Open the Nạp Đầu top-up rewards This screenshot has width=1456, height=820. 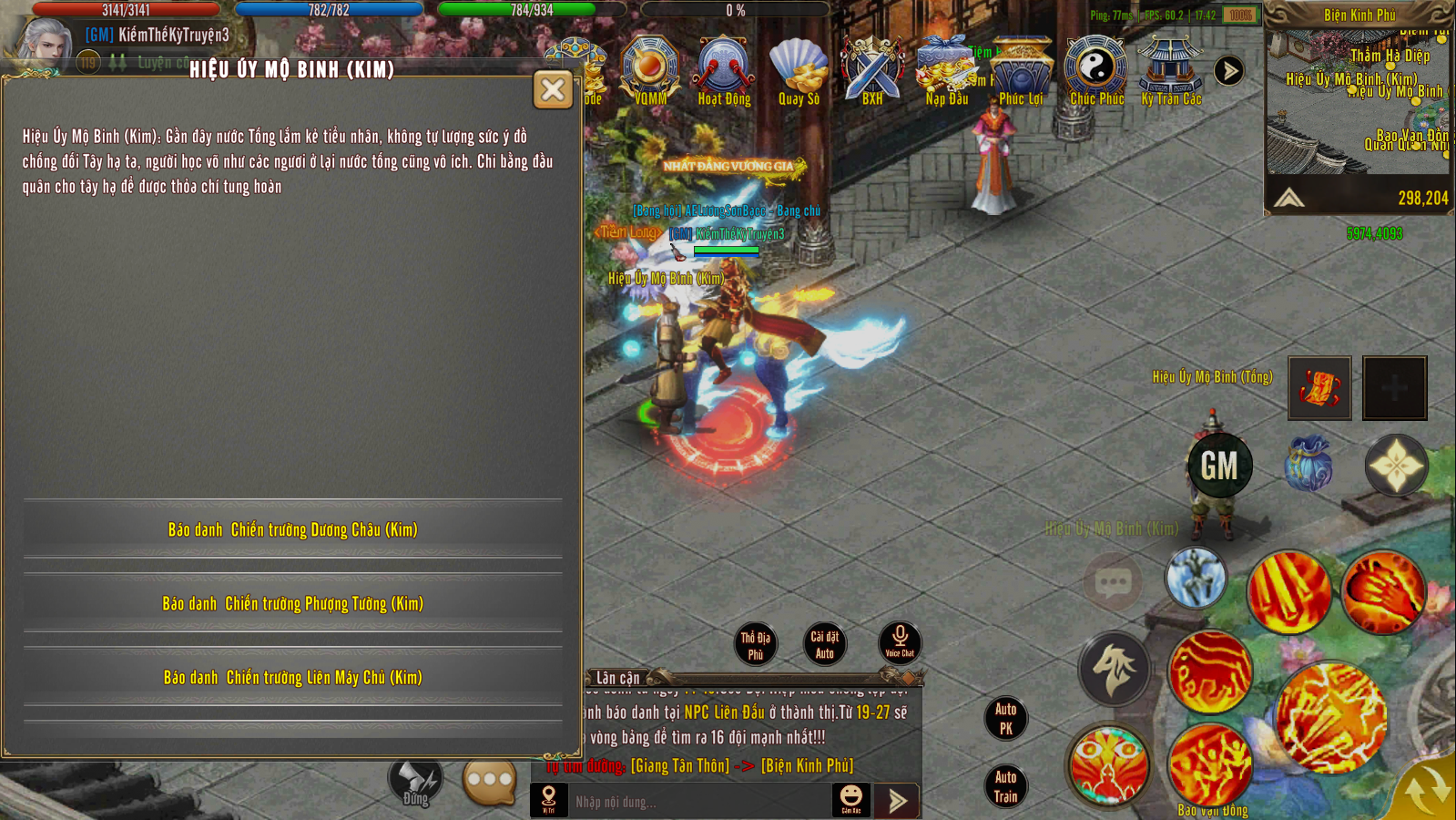pyautogui.click(x=947, y=71)
